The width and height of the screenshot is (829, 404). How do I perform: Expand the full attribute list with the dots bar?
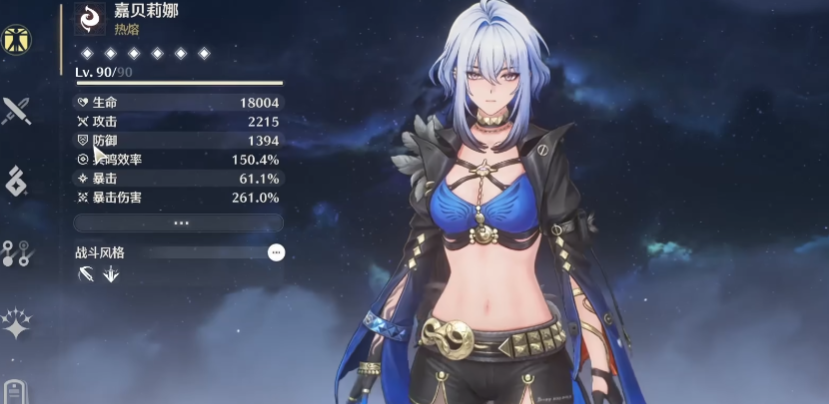[x=179, y=223]
